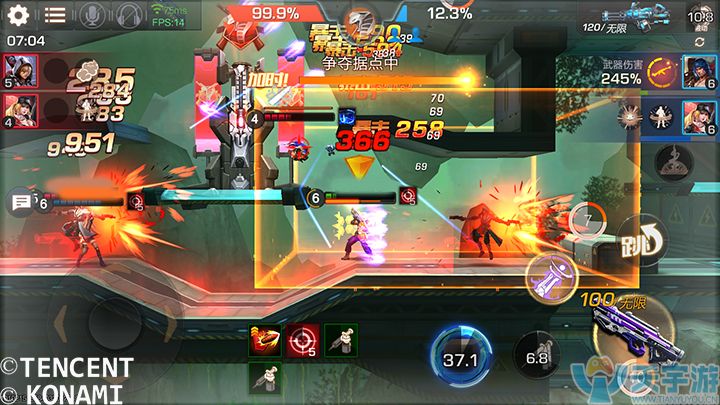Toggle the microphone voice chat
Screen dimensions: 720x405
pyautogui.click(x=92, y=14)
